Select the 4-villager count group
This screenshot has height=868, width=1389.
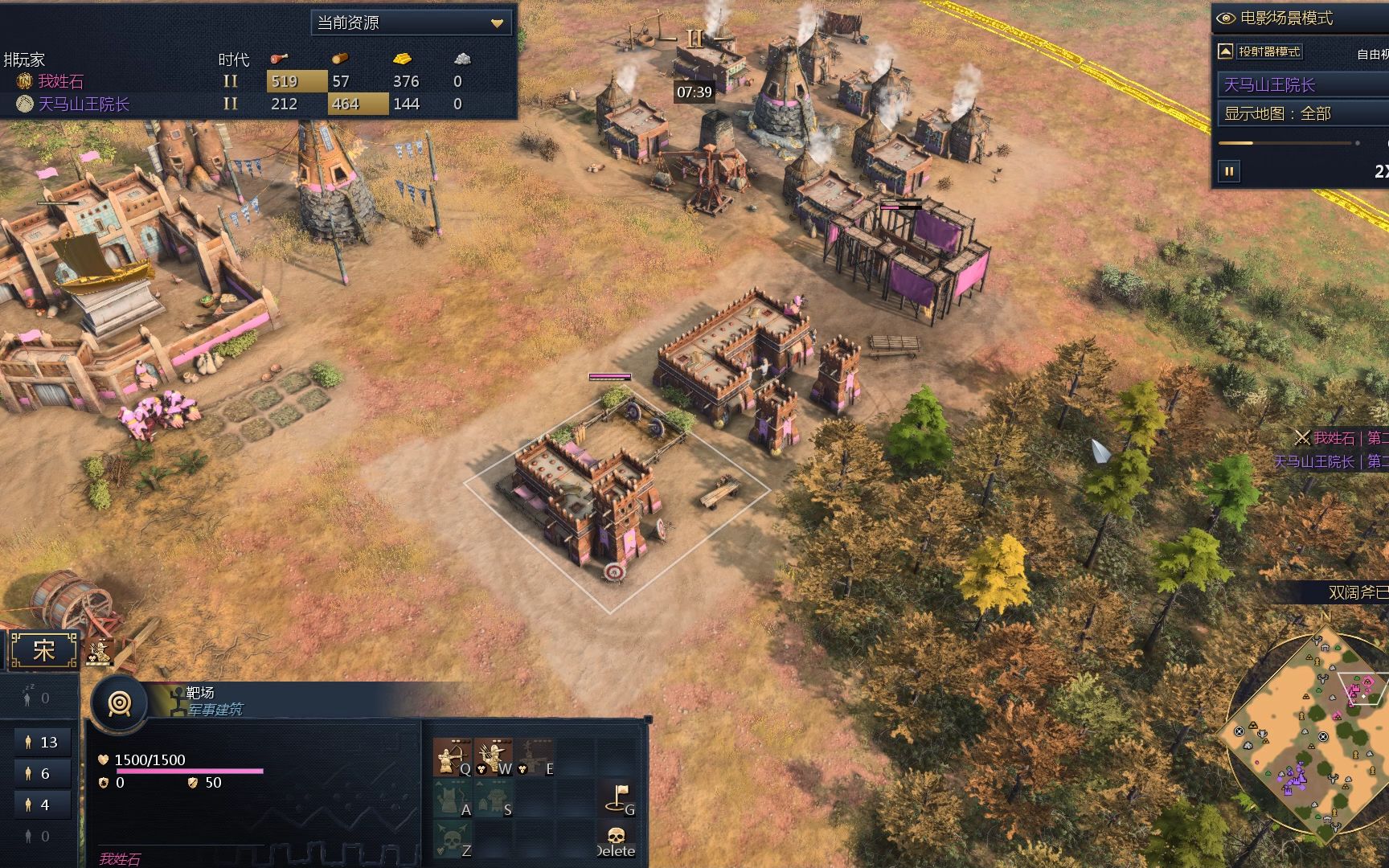click(42, 805)
